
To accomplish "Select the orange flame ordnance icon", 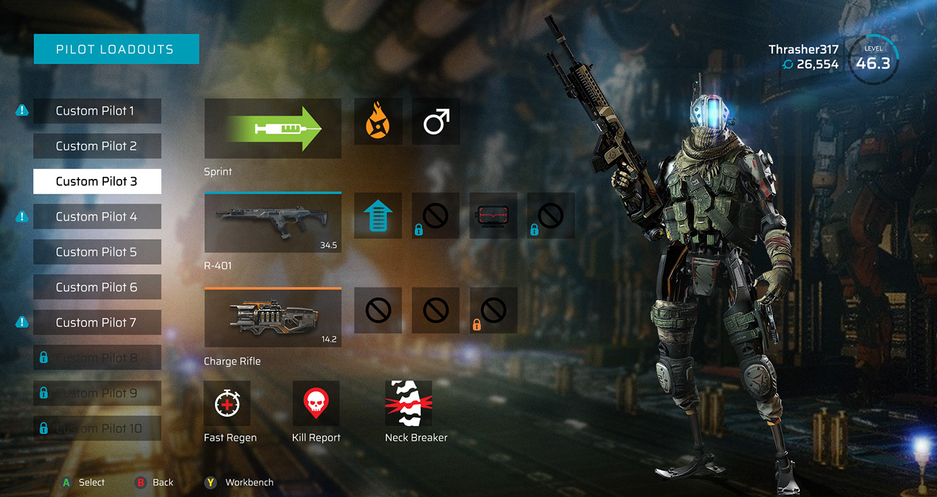I will (378, 123).
